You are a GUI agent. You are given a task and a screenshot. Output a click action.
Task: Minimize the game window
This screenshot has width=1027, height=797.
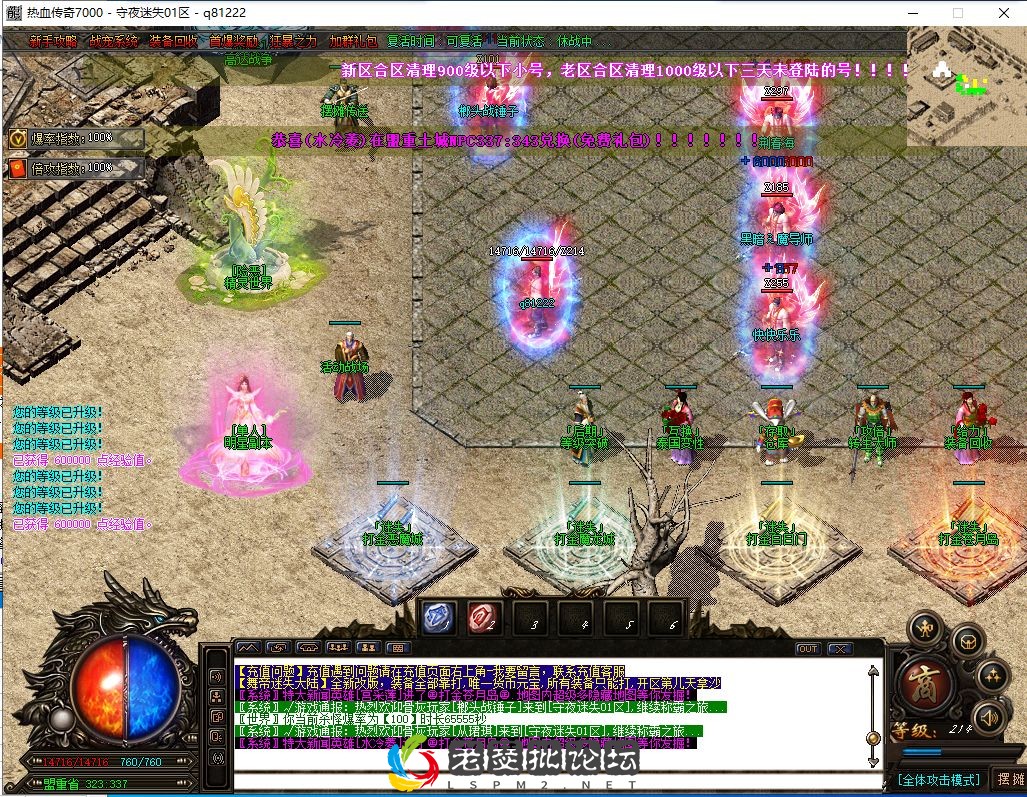point(912,13)
